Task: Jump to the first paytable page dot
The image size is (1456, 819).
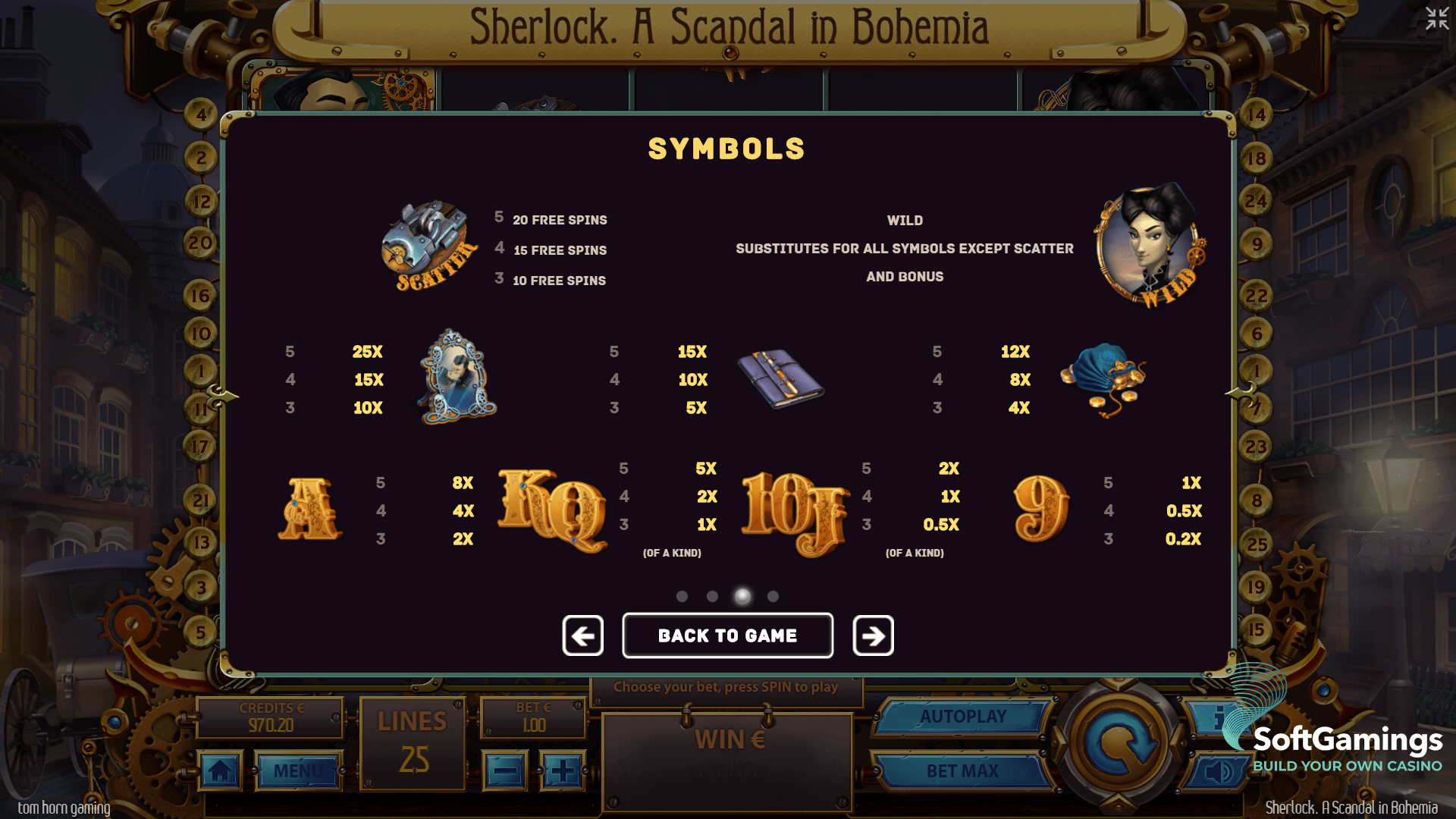Action: [682, 597]
